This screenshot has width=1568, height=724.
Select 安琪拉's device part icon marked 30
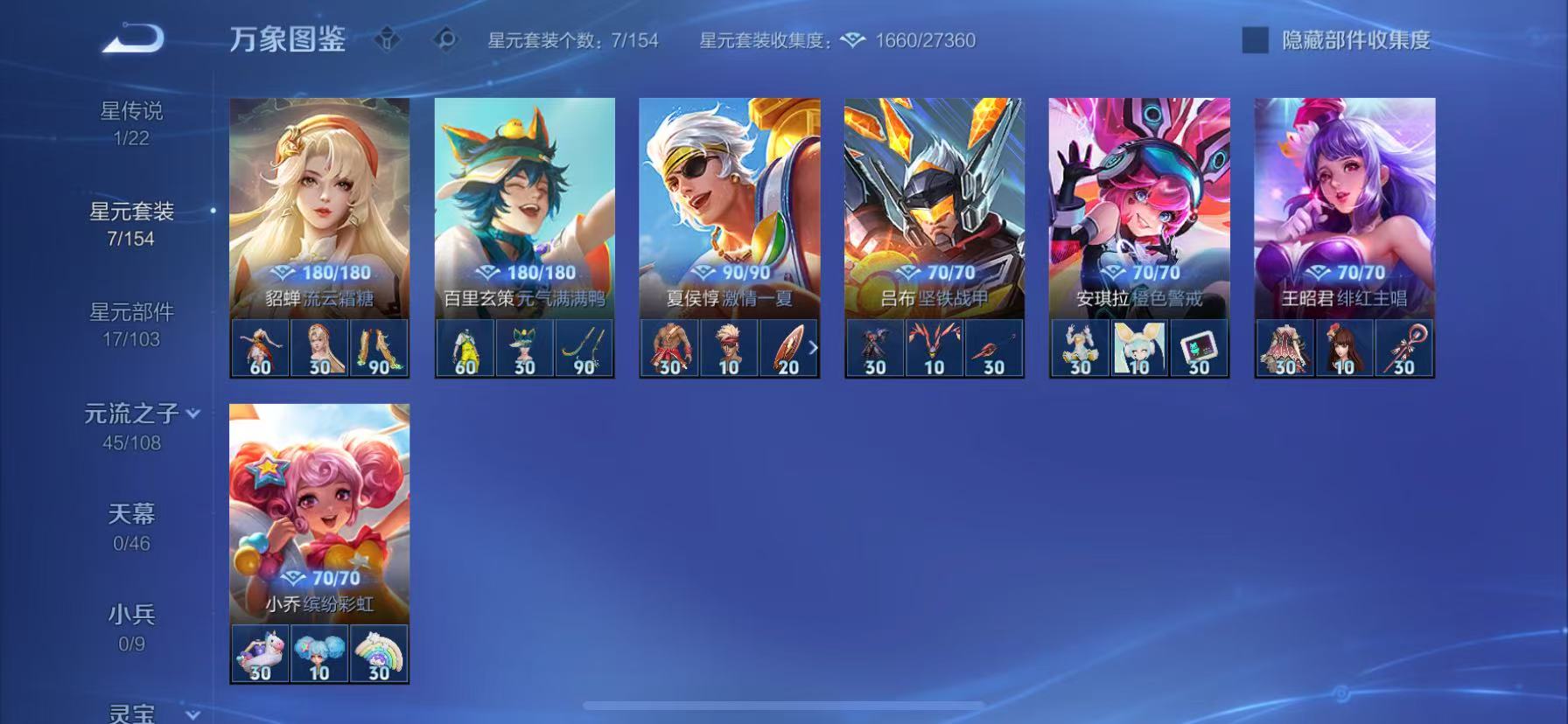coord(1198,346)
